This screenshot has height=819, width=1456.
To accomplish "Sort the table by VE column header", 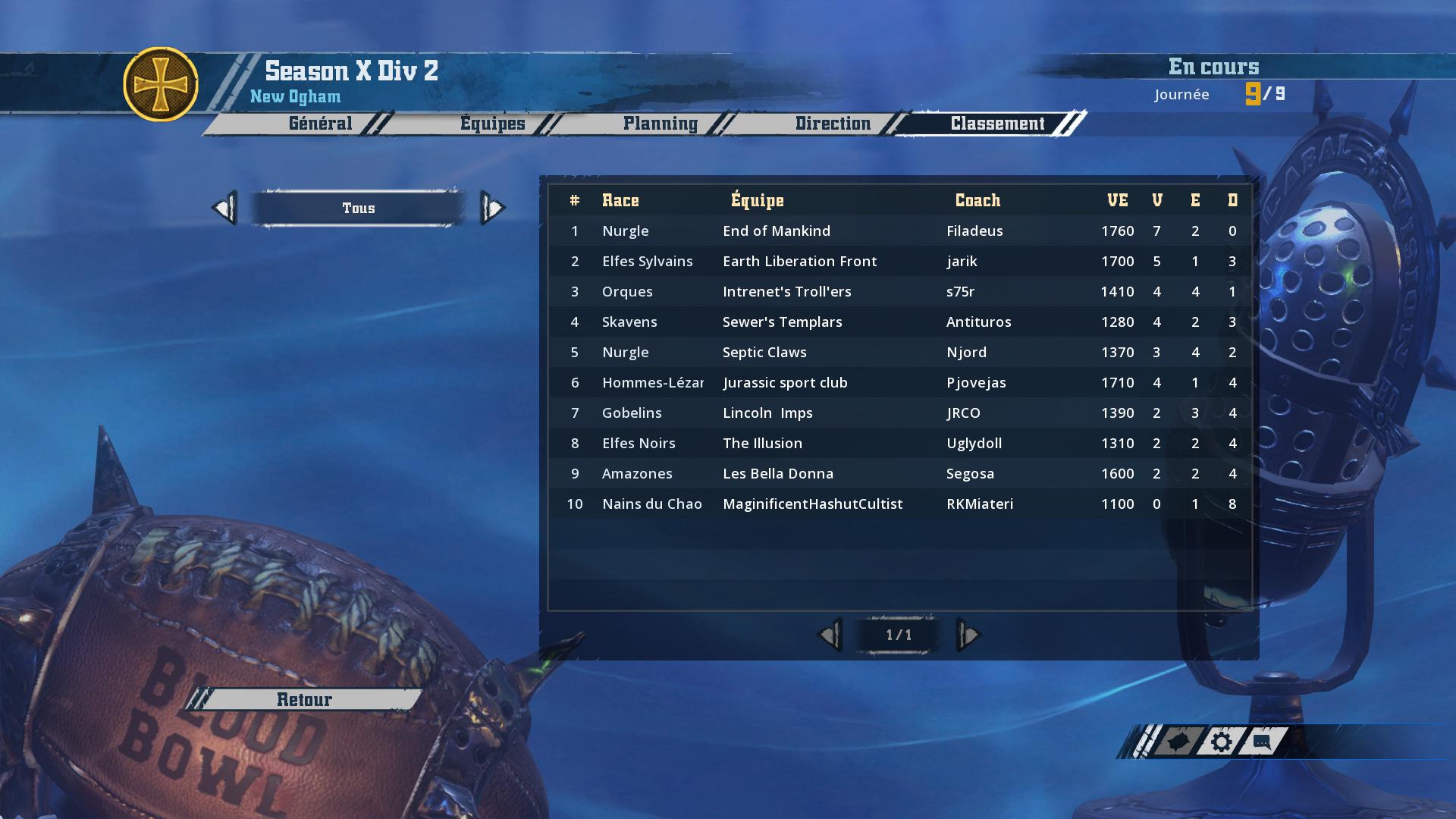I will tap(1117, 200).
